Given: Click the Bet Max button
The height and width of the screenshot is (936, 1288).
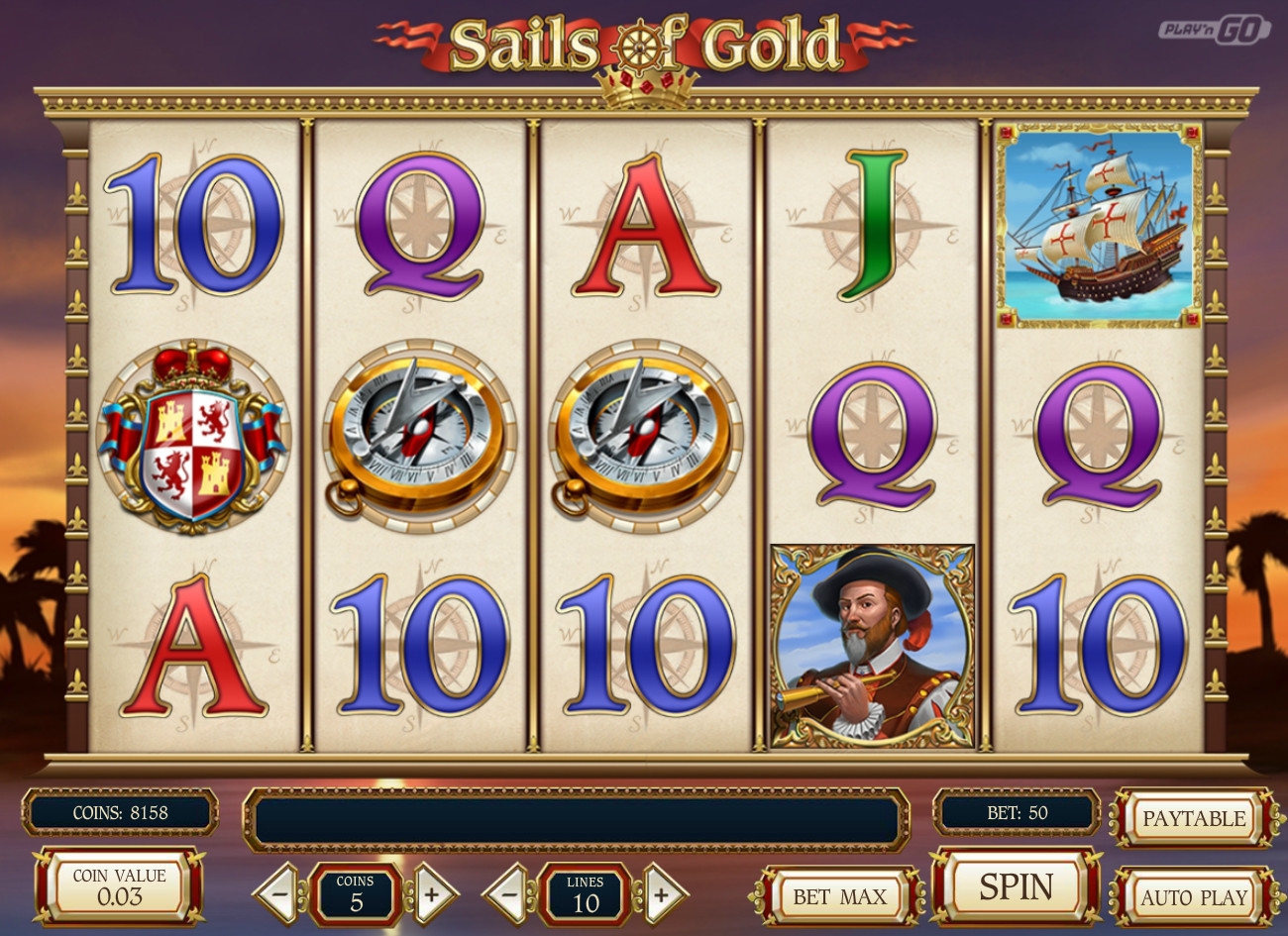Looking at the screenshot, I should click(838, 897).
